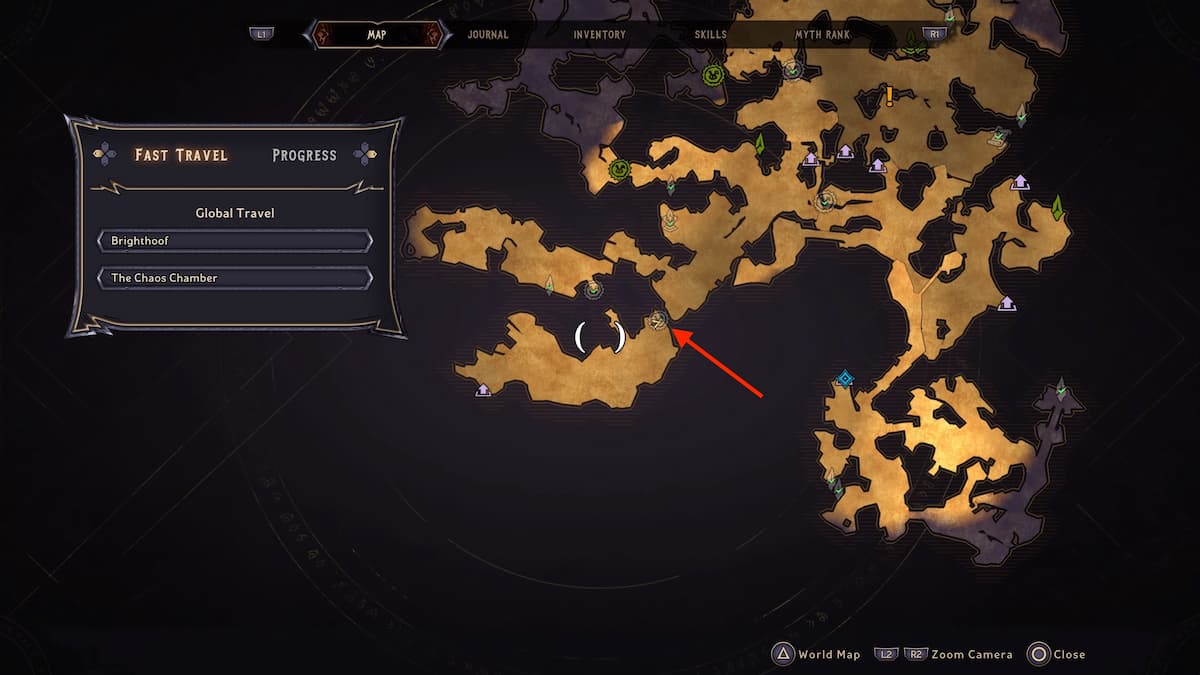1200x675 pixels.
Task: Go to the Skills tab
Action: pos(711,35)
